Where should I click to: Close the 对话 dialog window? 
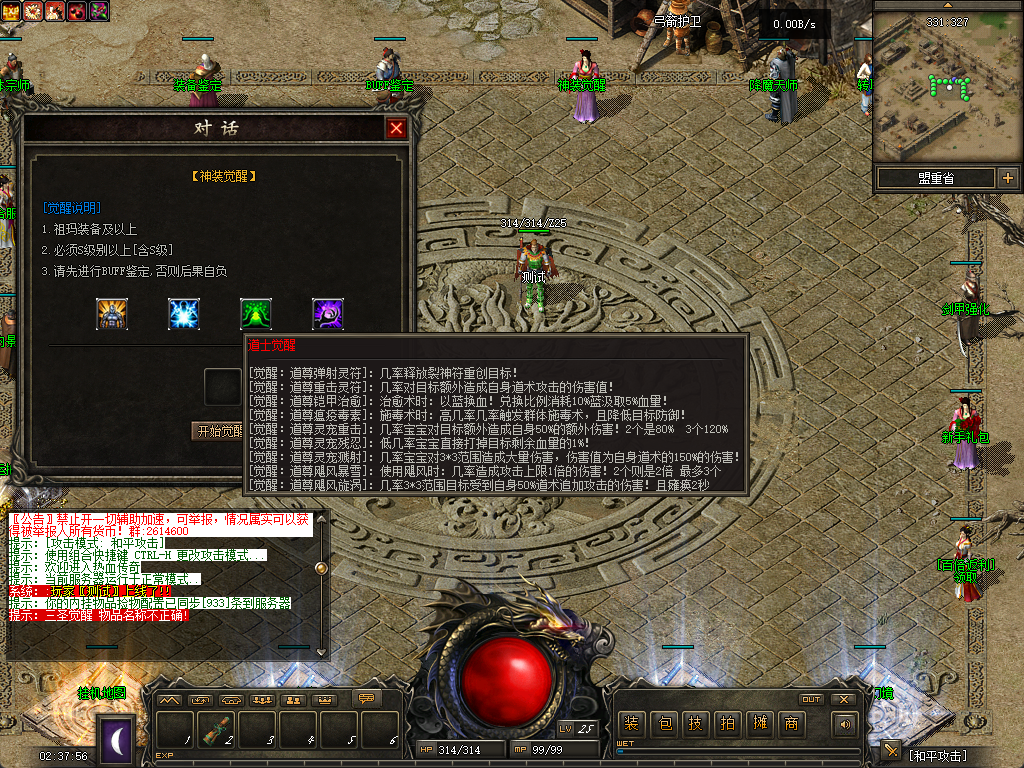pos(397,129)
